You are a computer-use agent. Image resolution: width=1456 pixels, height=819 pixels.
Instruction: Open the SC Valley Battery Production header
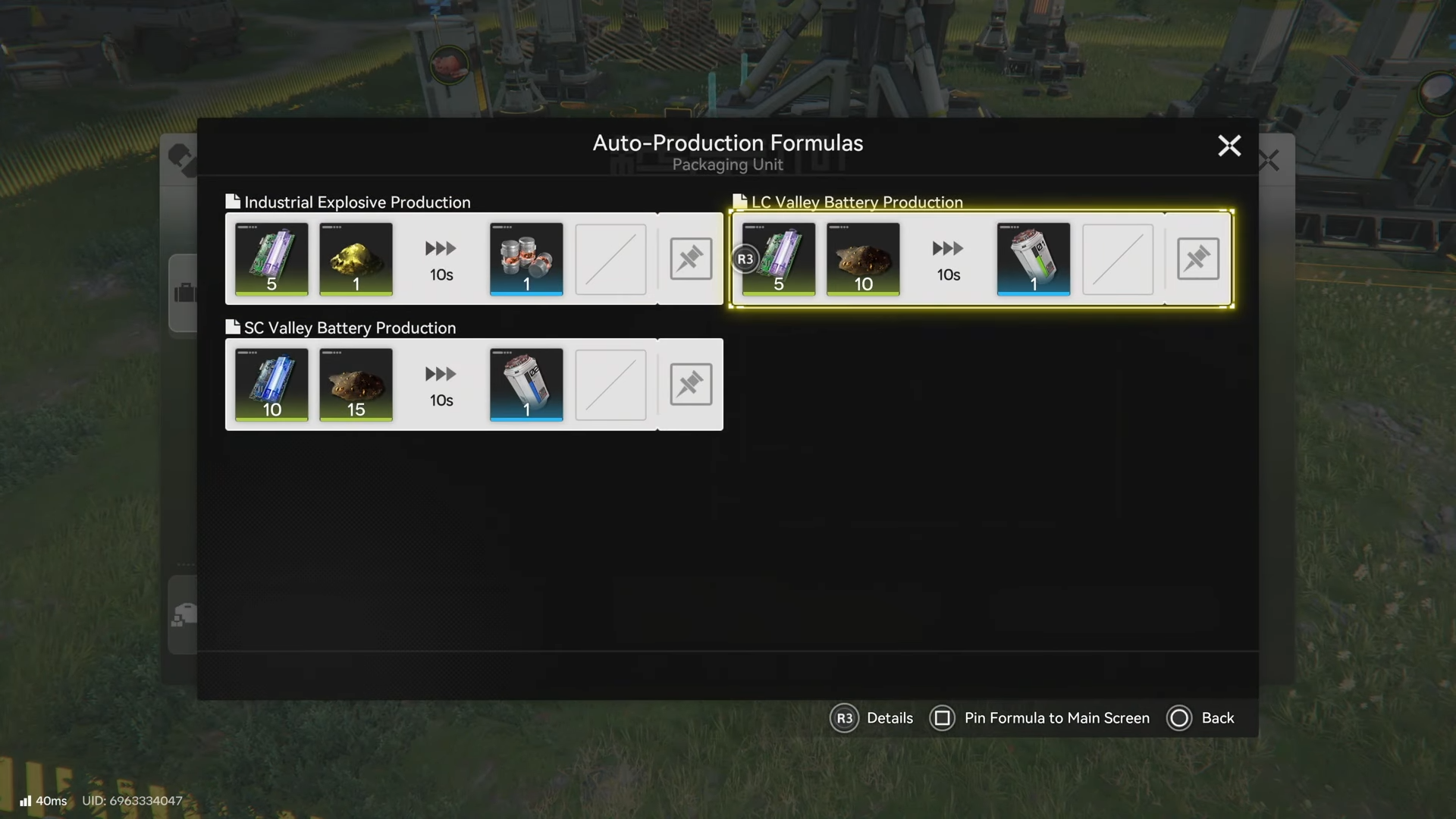click(x=349, y=328)
